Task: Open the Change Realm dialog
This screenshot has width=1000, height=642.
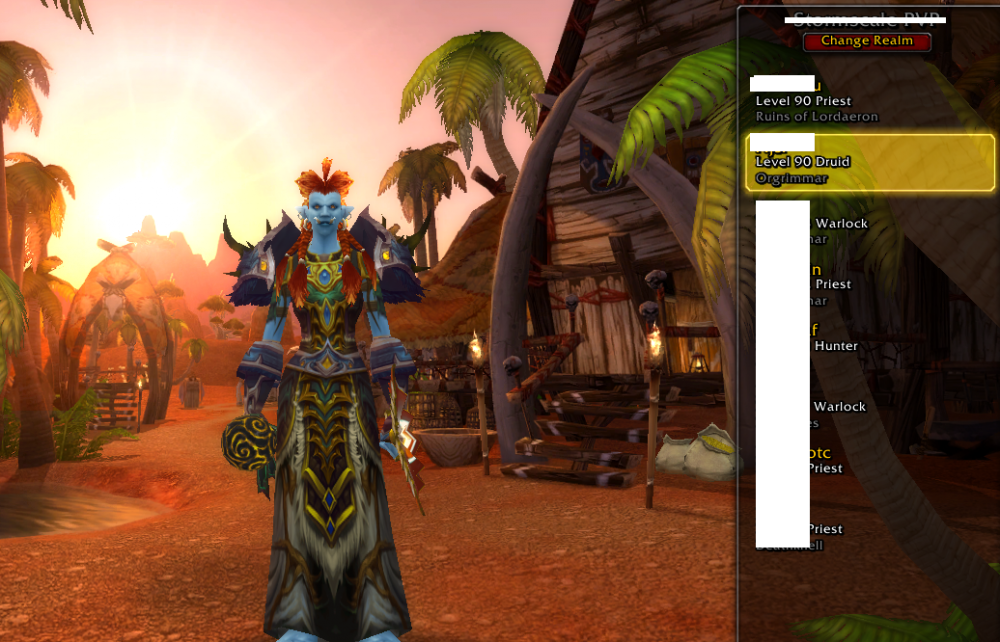Action: 867,41
